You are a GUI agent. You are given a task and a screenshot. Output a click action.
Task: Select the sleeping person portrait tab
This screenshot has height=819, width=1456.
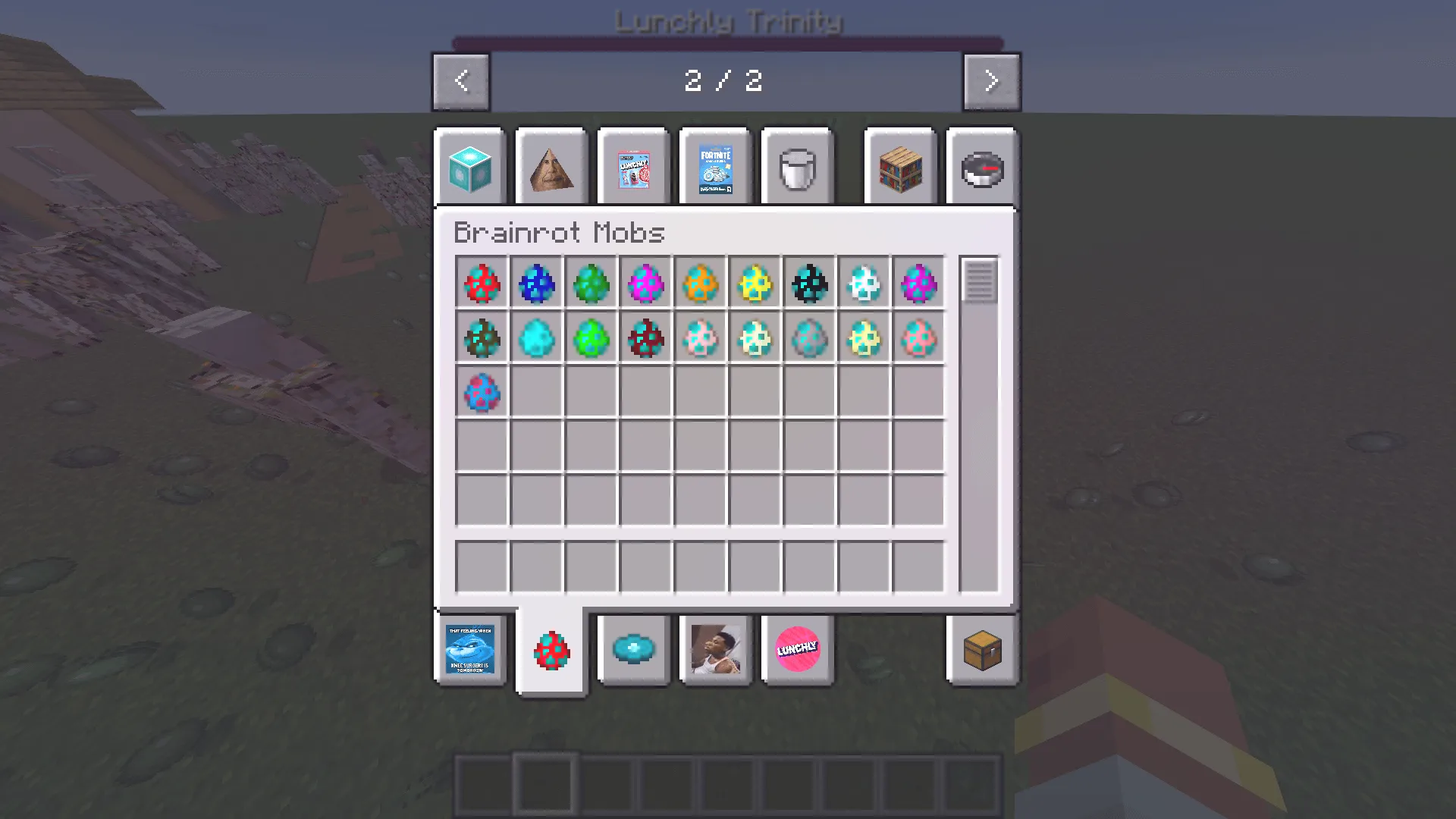(x=715, y=649)
